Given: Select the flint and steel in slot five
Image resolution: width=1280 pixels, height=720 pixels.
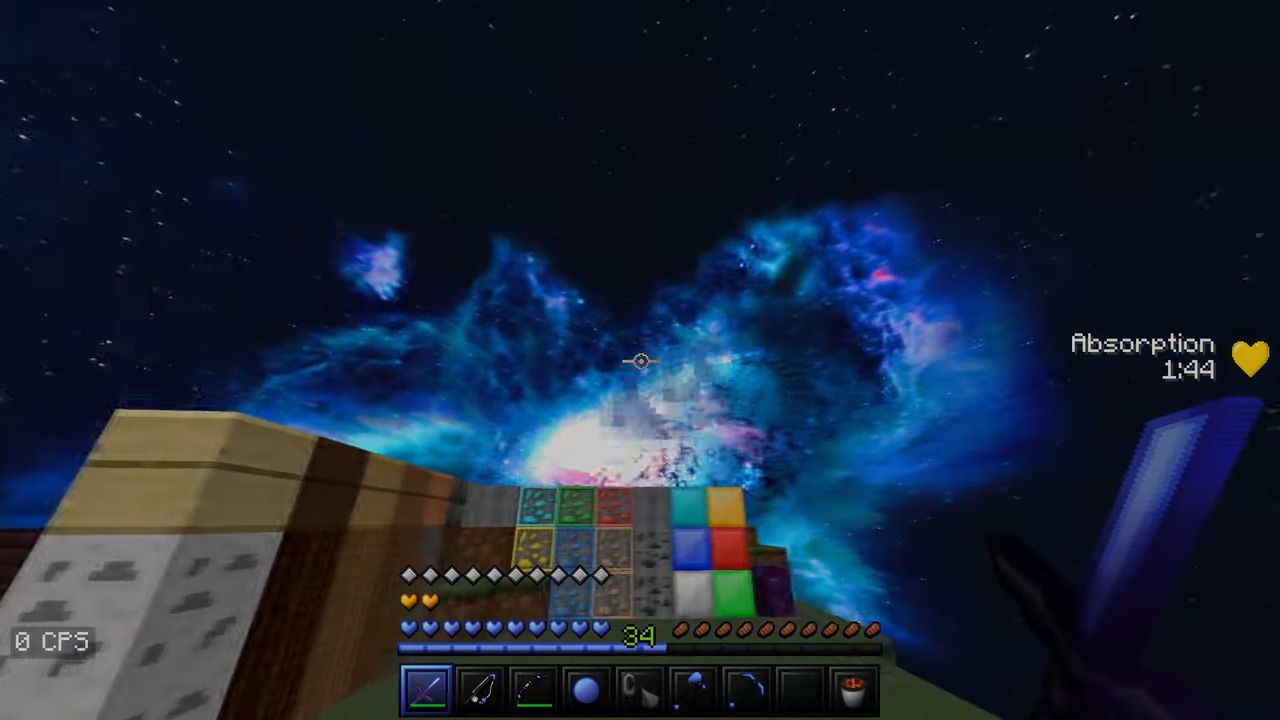Looking at the screenshot, I should (639, 688).
